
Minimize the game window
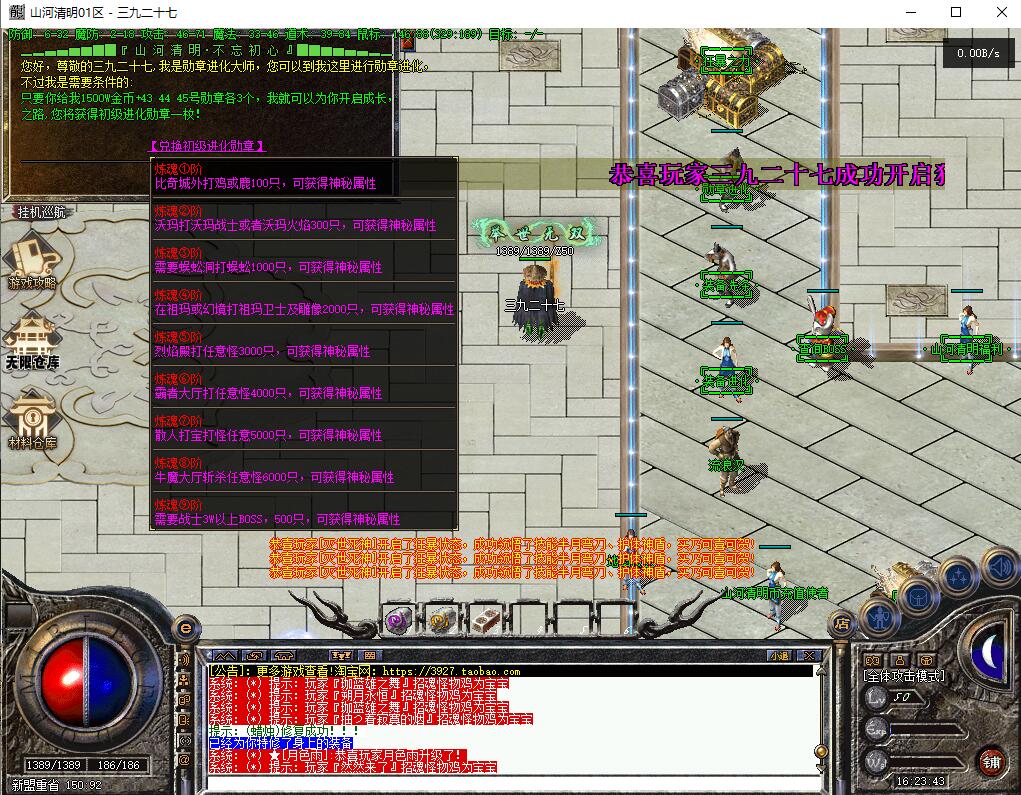pyautogui.click(x=910, y=12)
